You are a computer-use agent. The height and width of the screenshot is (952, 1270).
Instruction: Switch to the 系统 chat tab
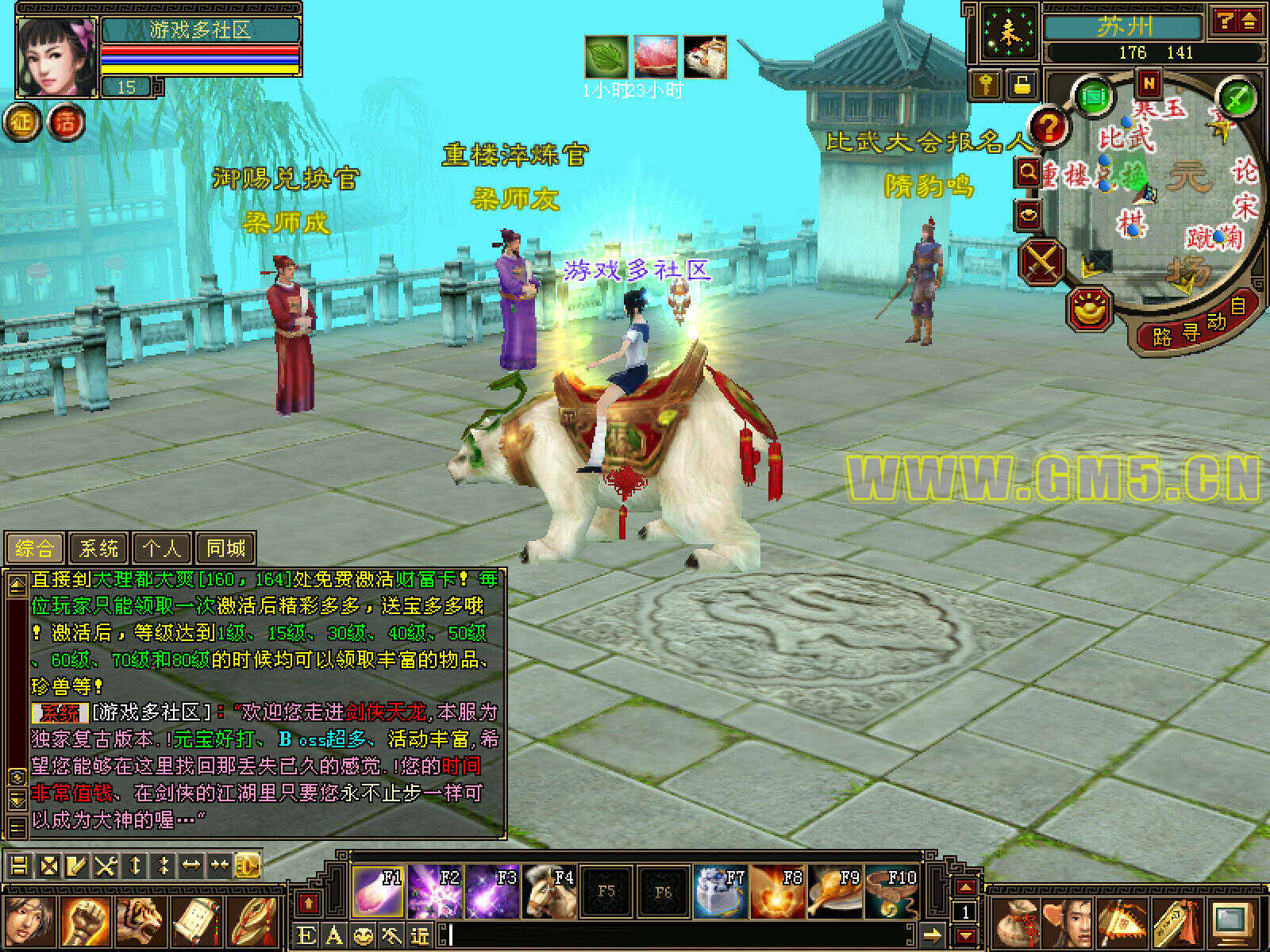[x=99, y=547]
